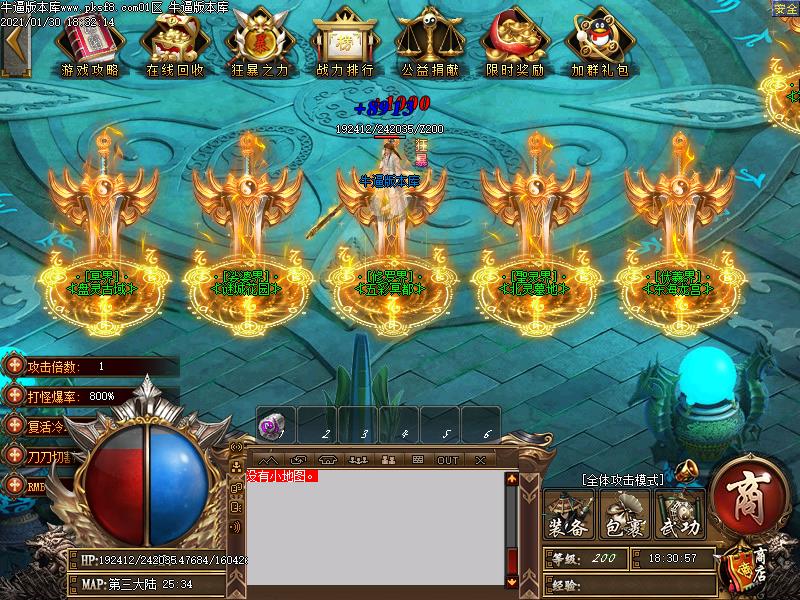Claim the 加群礼包 group gift pack
This screenshot has height=600, width=800.
[x=600, y=44]
